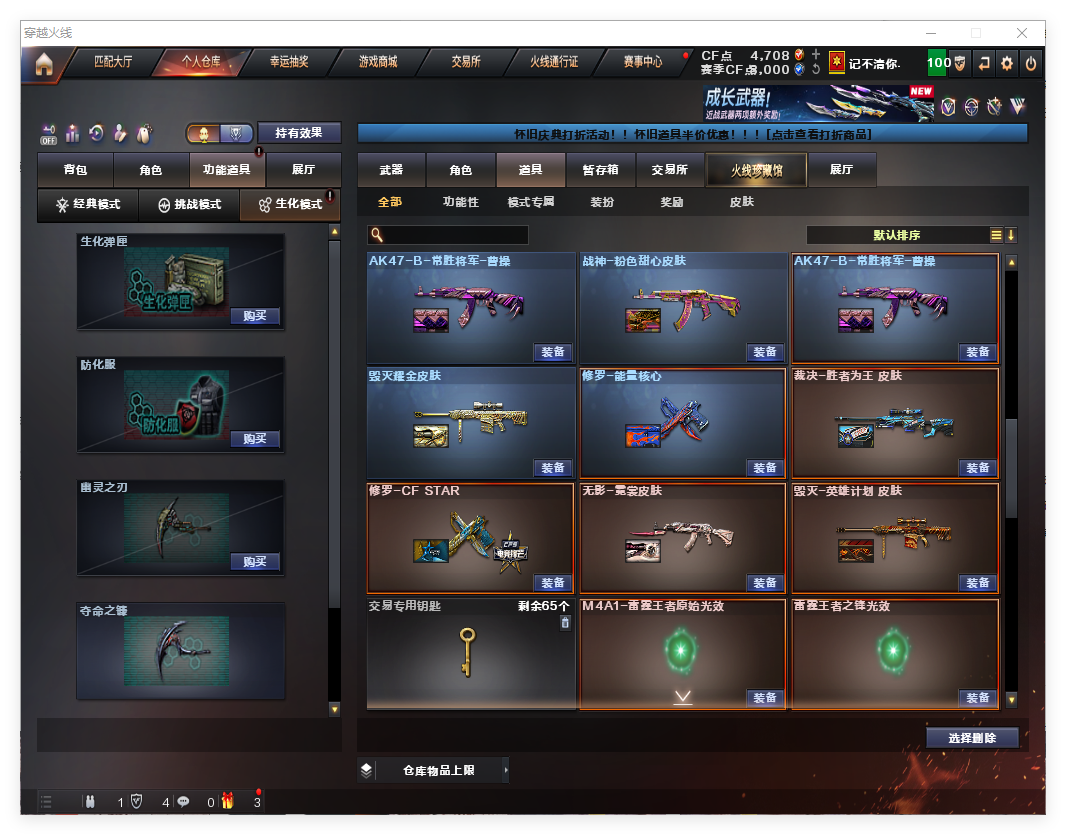Go to the home lobby icon
1066x835 pixels.
(44, 64)
